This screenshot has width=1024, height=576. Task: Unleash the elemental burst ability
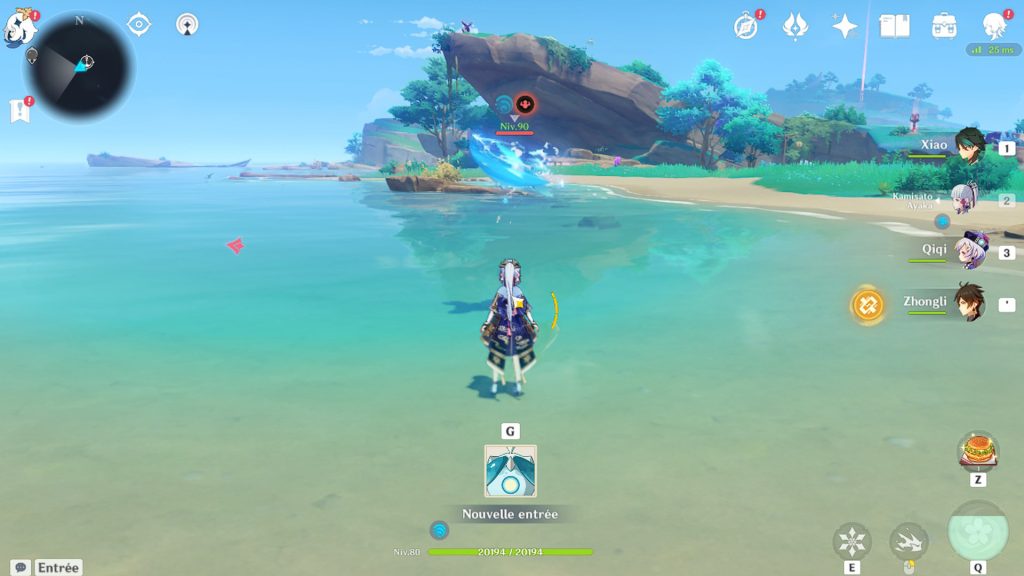[977, 531]
